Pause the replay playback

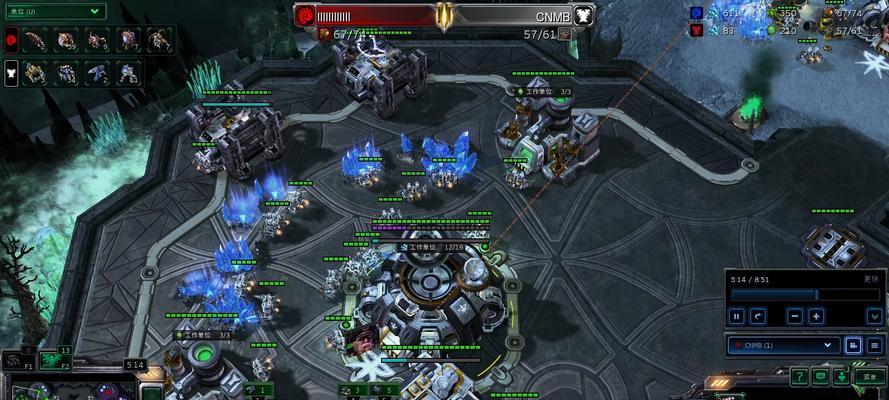point(737,316)
